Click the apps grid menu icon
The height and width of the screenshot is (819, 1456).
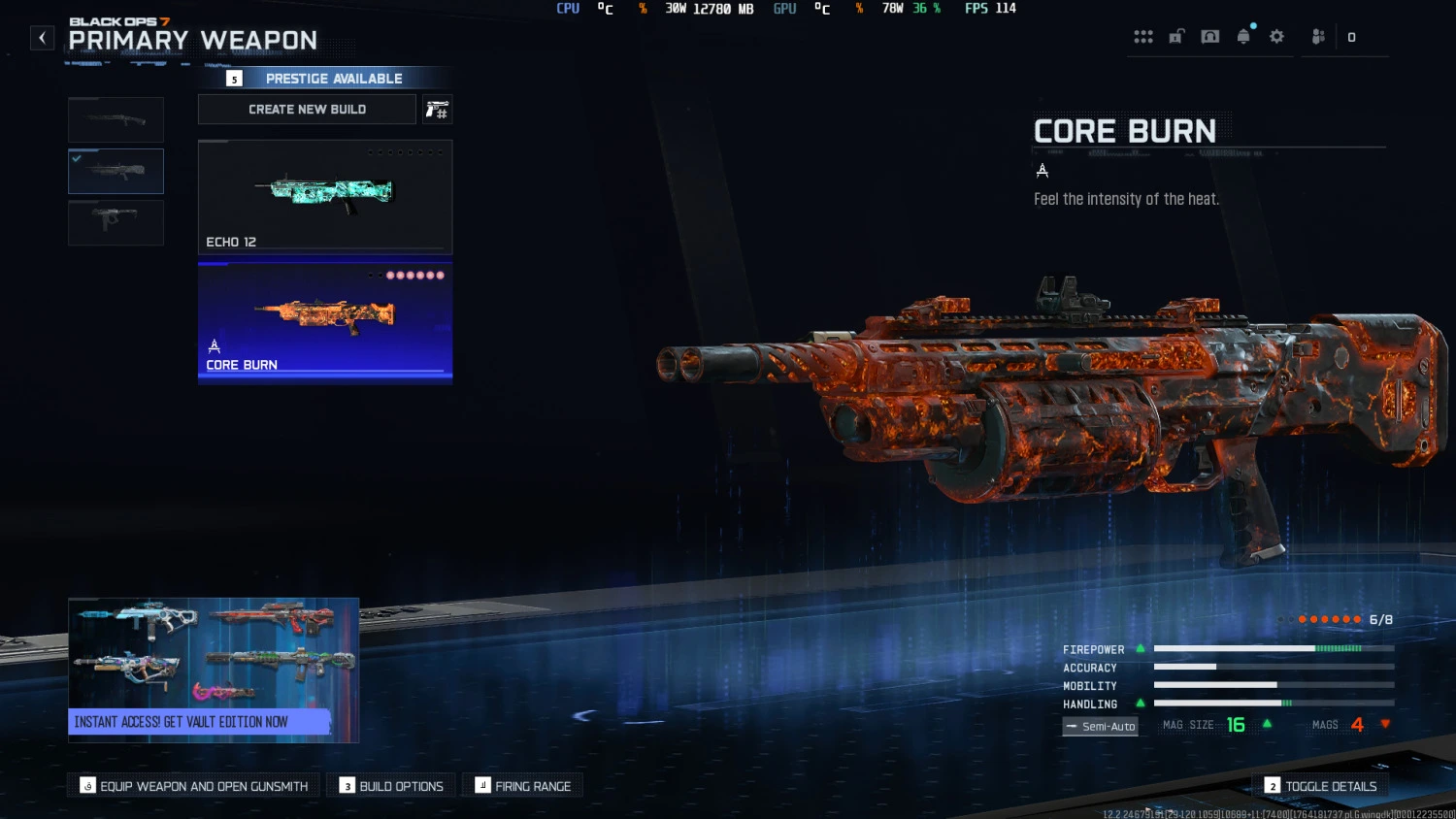1143,37
